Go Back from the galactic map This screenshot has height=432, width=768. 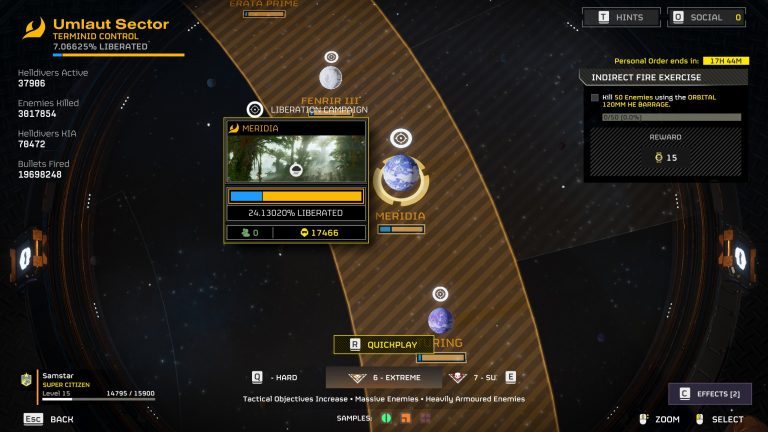(x=49, y=419)
